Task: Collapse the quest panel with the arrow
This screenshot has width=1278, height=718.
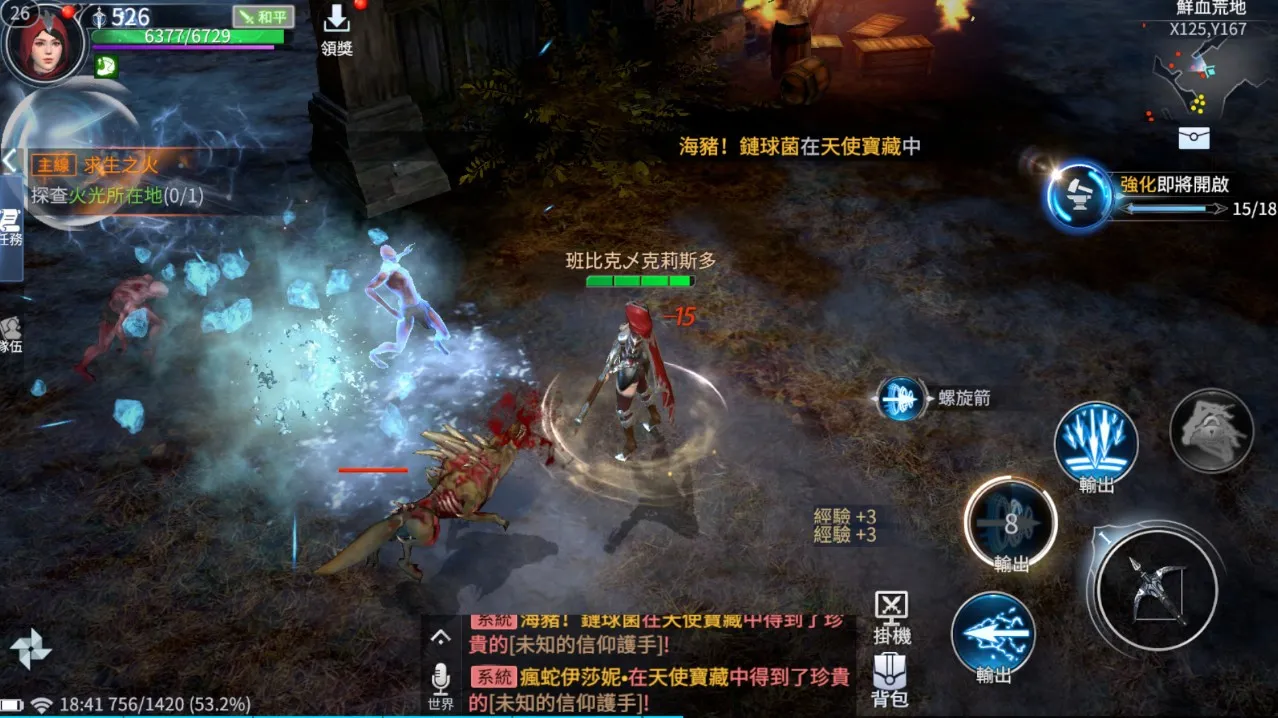Action: coord(10,161)
